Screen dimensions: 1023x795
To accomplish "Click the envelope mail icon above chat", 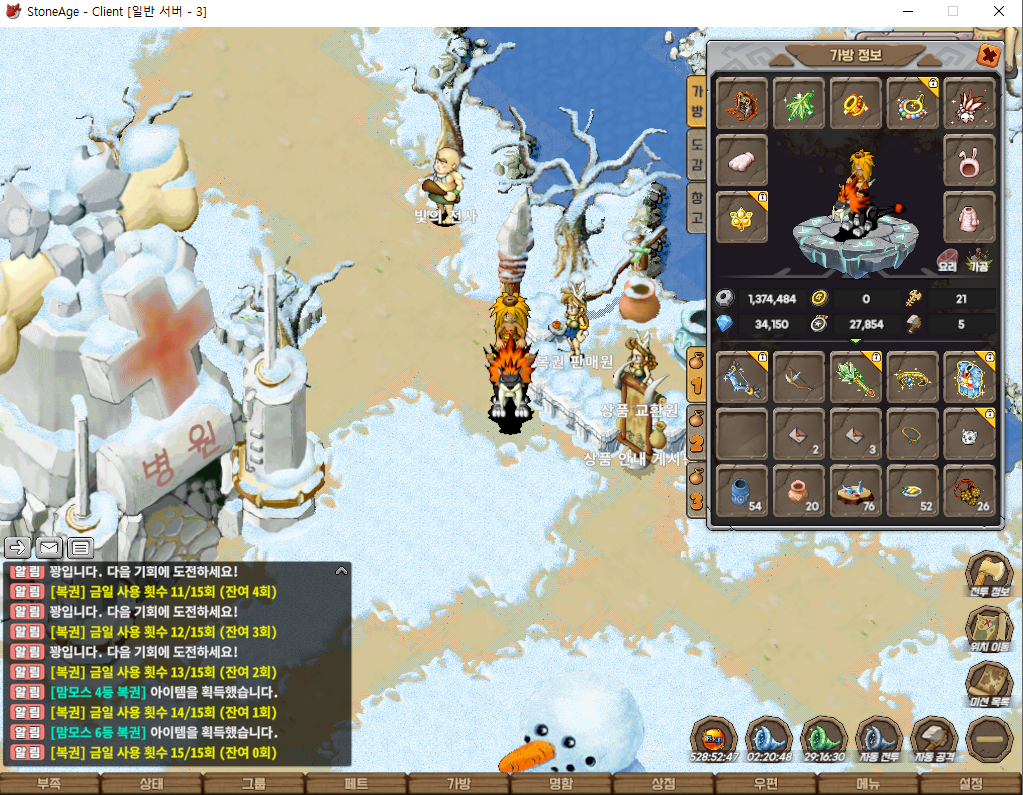I will 49,547.
